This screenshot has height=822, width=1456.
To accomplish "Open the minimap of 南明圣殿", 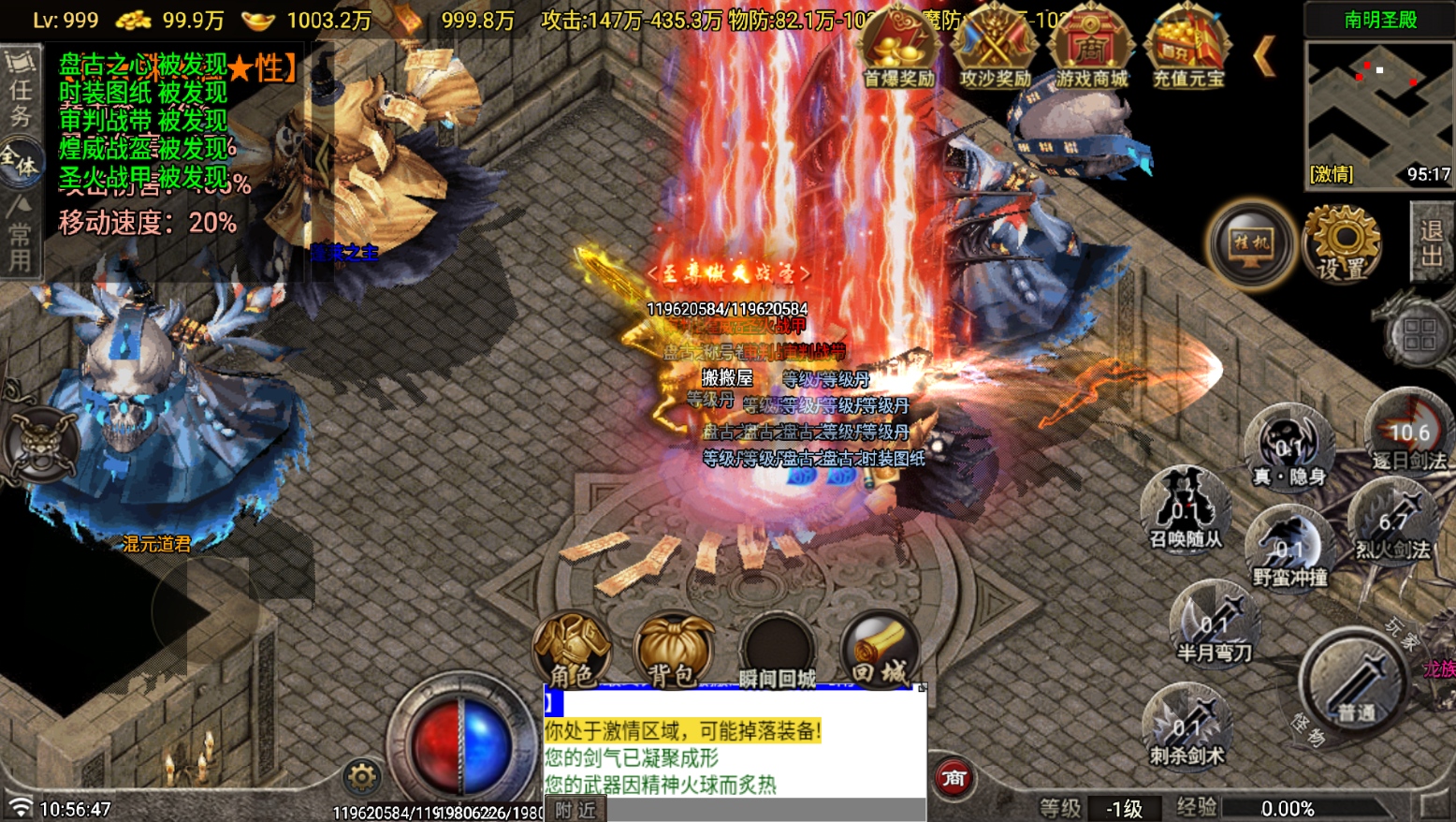I will pyautogui.click(x=1379, y=110).
